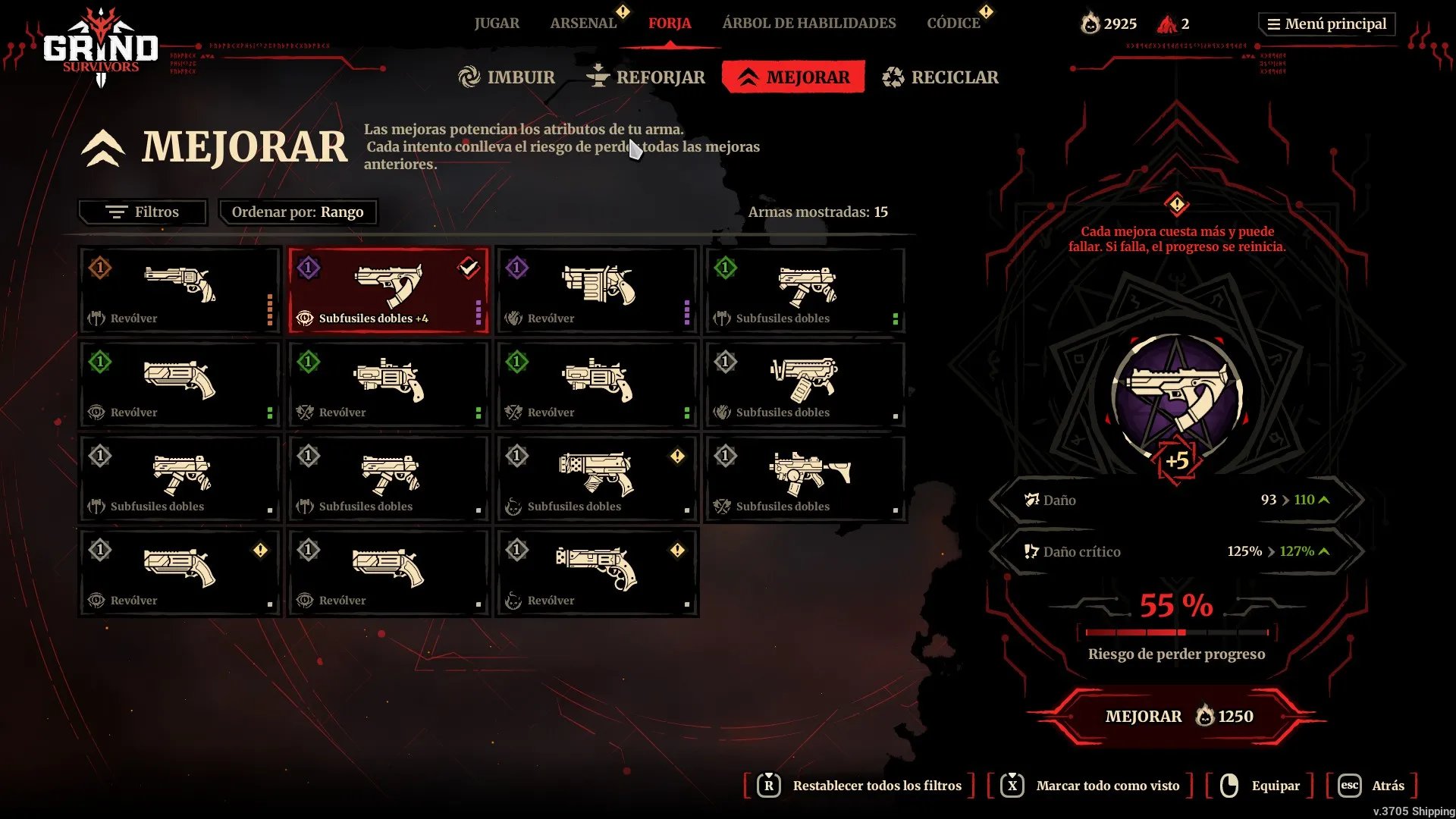Select the green-rank Subfusiles dobles tile
Viewport: 1456px width, 819px height.
click(805, 290)
